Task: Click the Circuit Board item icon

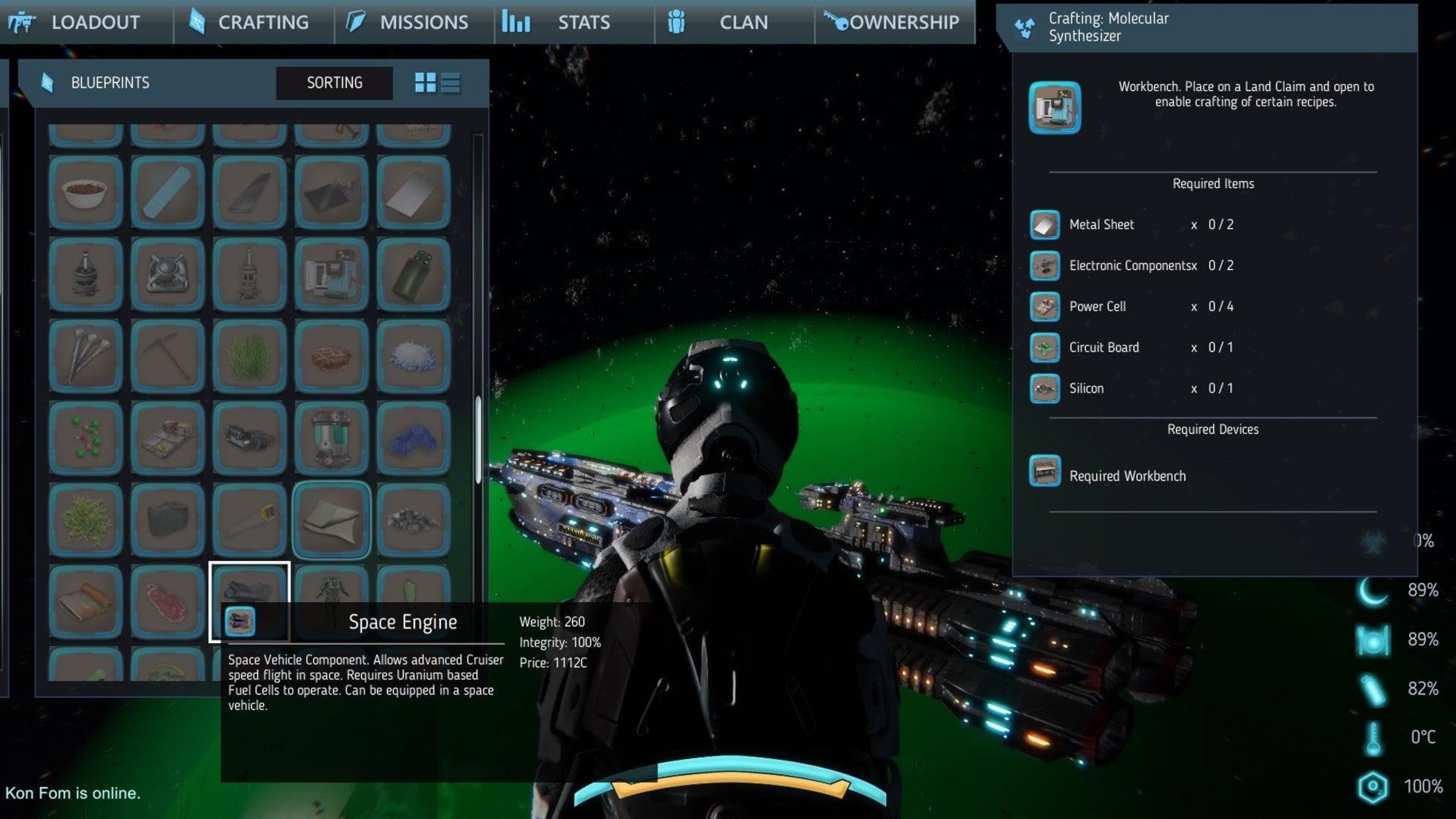Action: click(1045, 347)
